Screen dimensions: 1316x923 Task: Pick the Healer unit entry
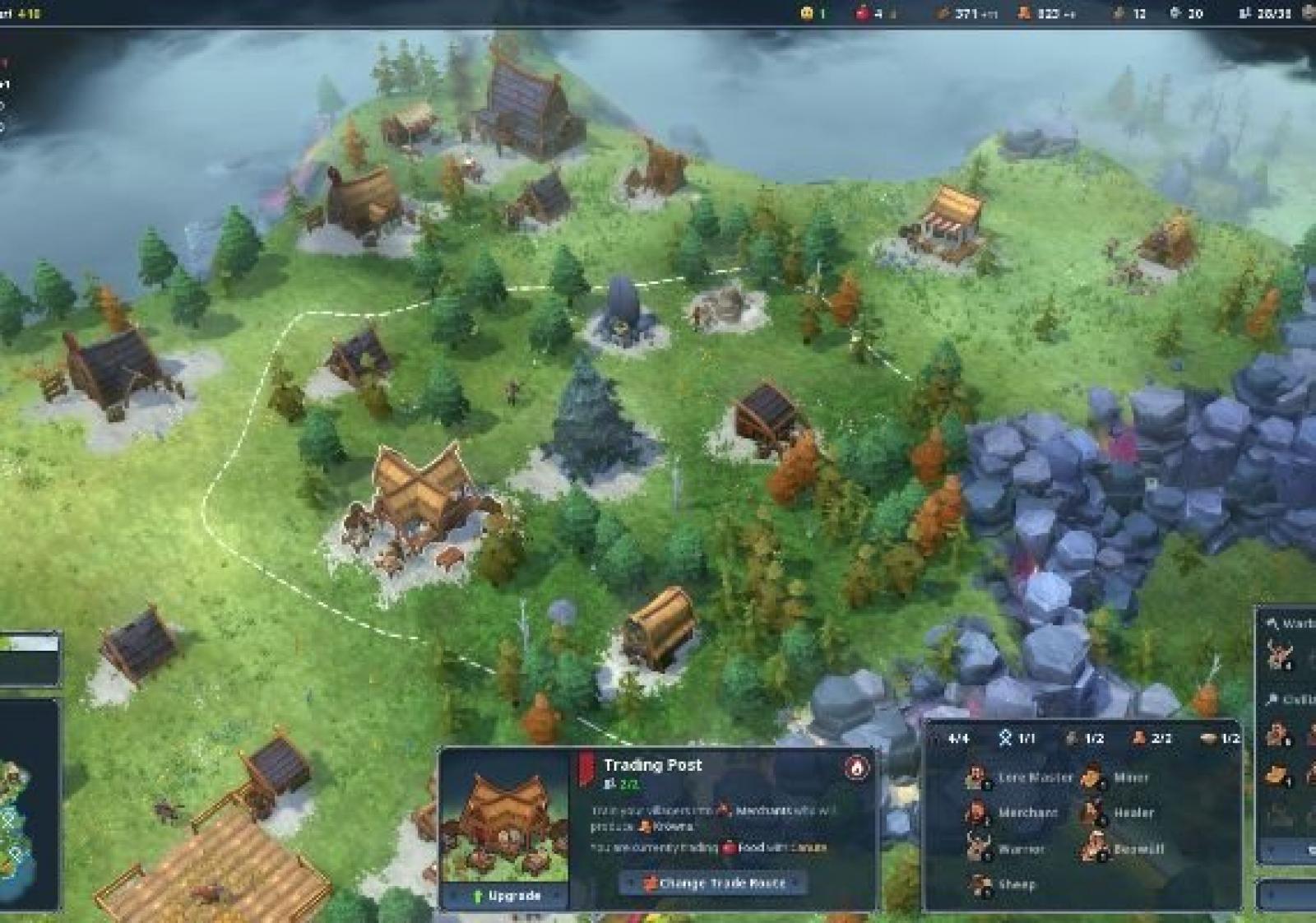1120,813
